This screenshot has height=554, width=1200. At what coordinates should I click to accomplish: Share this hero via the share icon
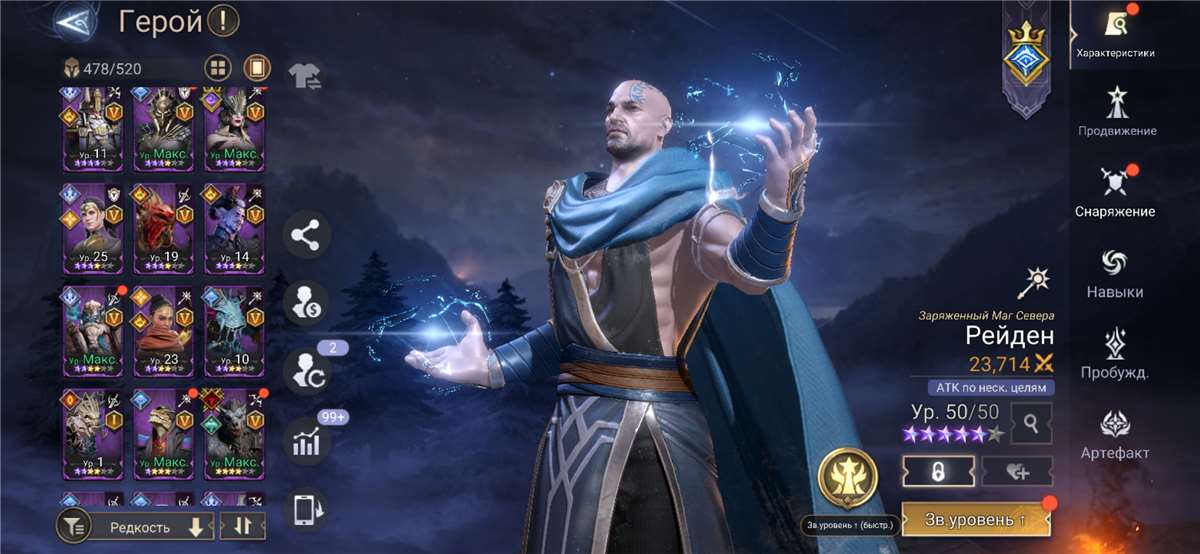tap(306, 236)
